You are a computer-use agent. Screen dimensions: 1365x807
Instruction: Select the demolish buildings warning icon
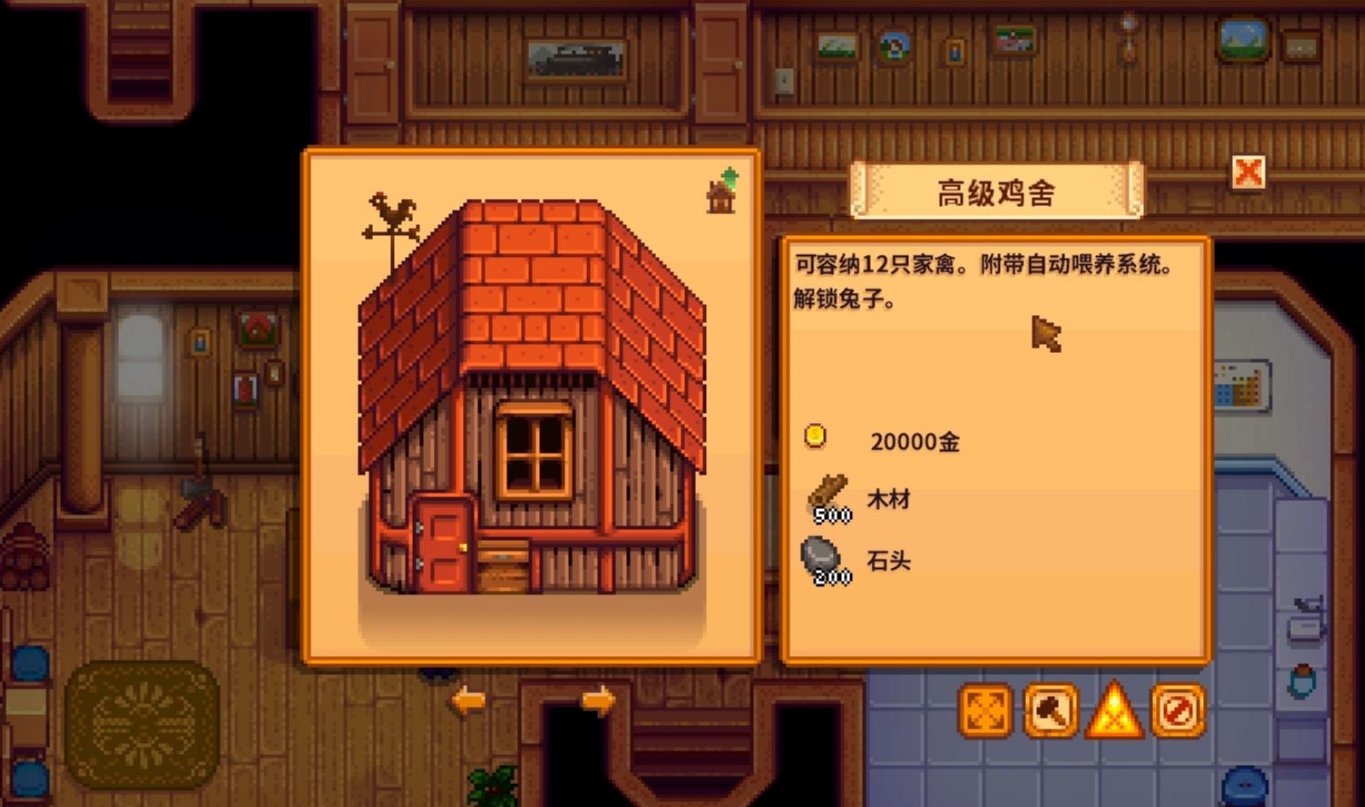[x=1114, y=712]
